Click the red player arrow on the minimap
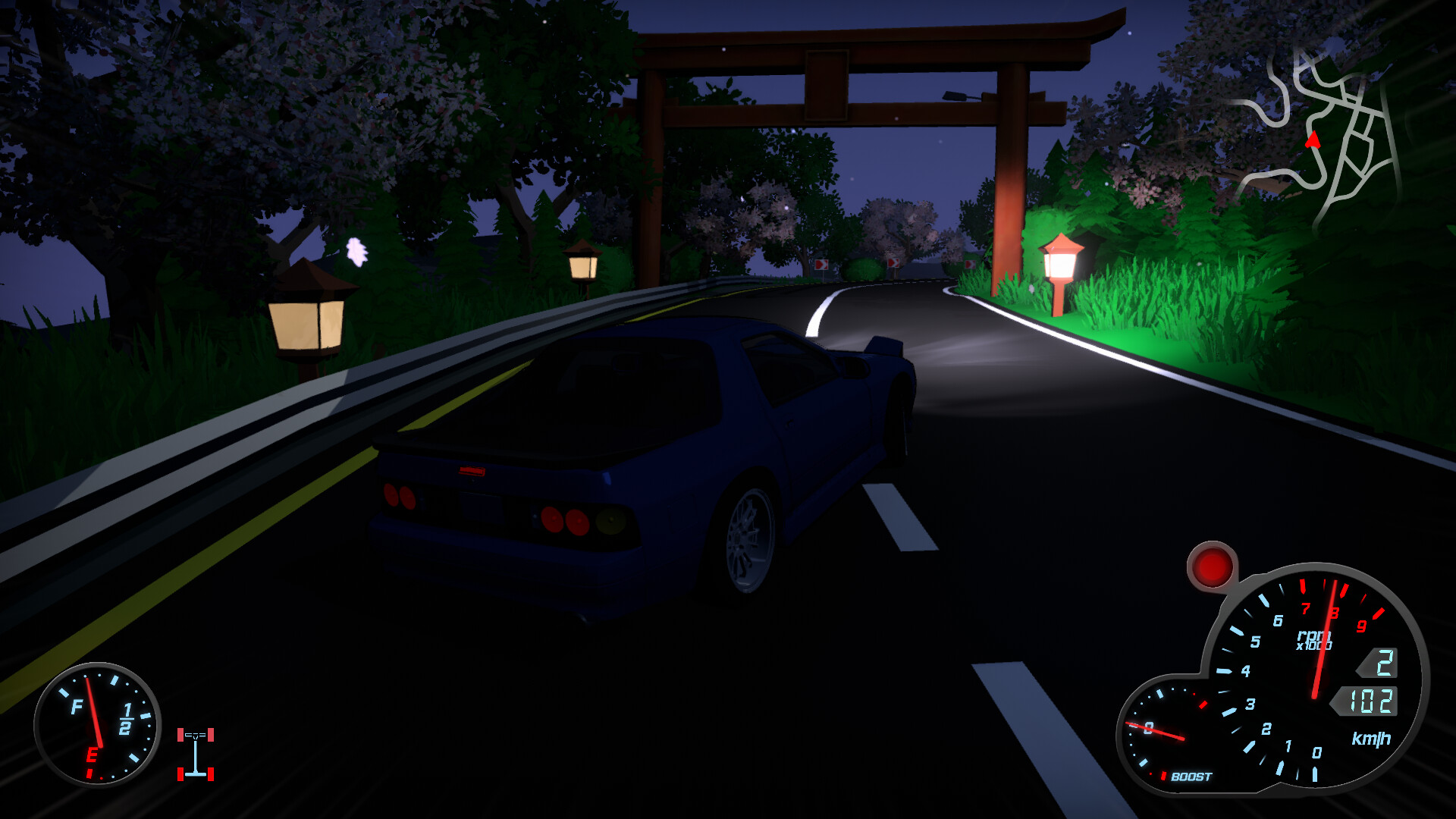Image resolution: width=1456 pixels, height=819 pixels. tap(1314, 141)
